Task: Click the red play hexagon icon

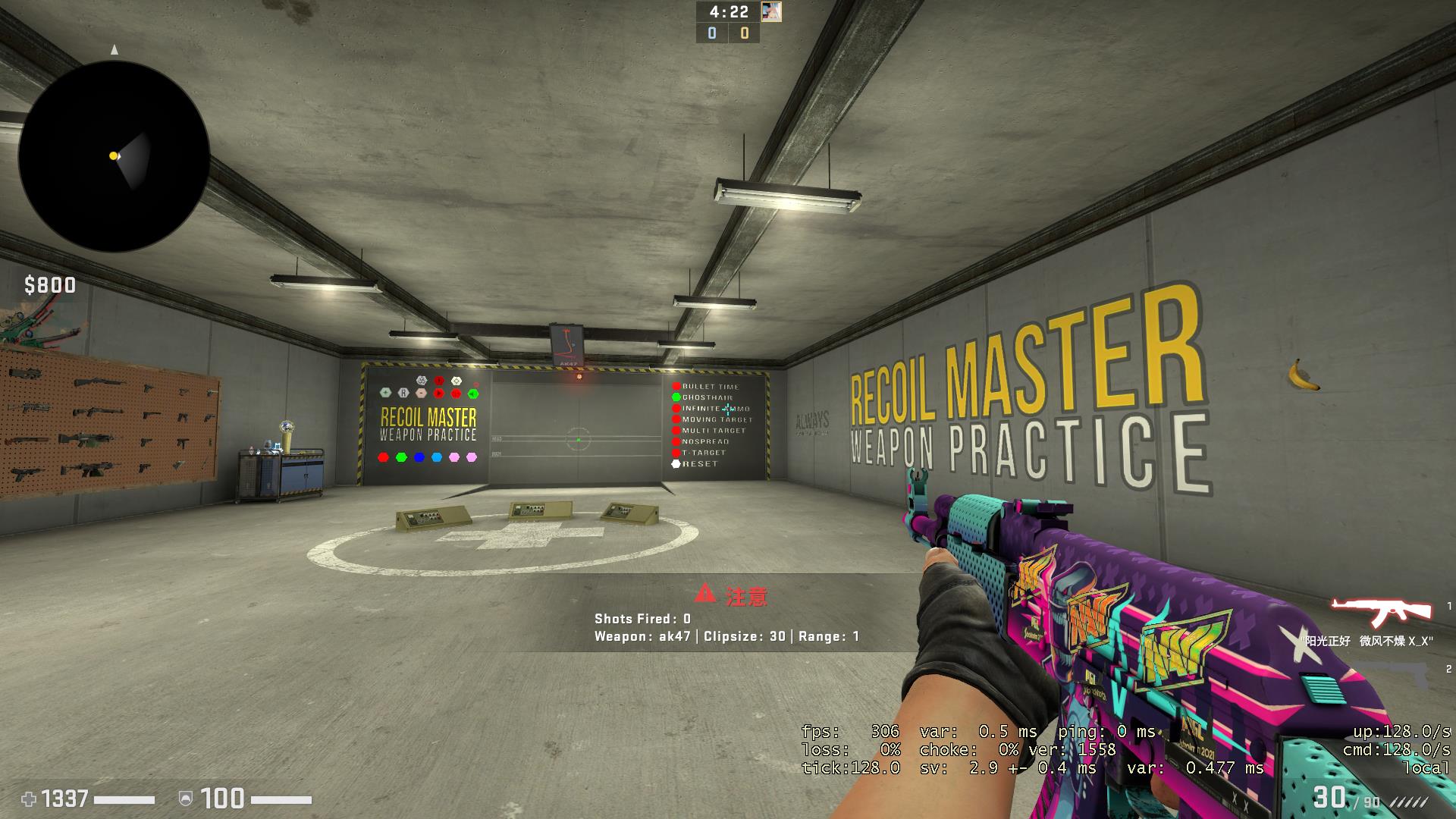Action: pos(438,393)
